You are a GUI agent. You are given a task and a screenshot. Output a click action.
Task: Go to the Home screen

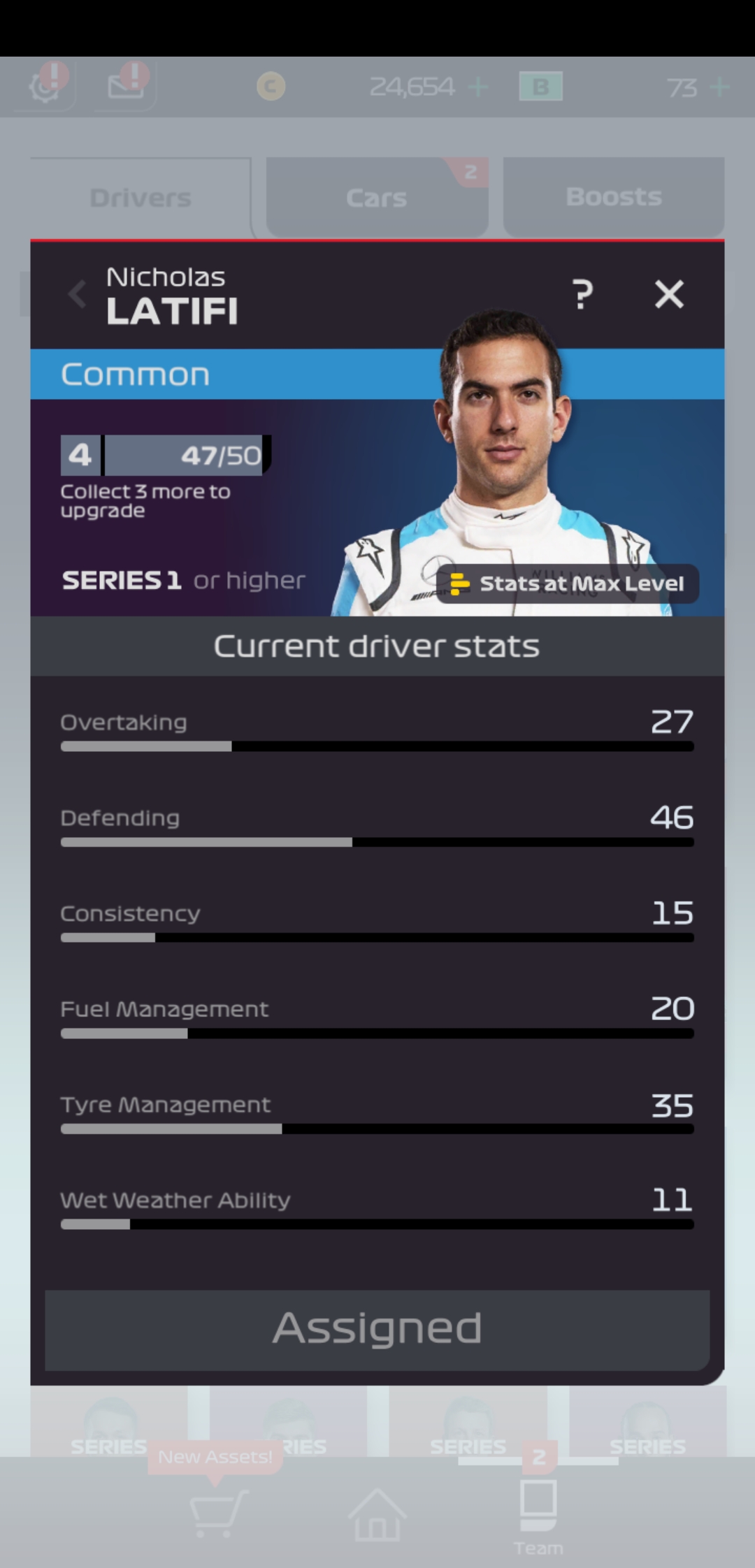click(x=377, y=1513)
